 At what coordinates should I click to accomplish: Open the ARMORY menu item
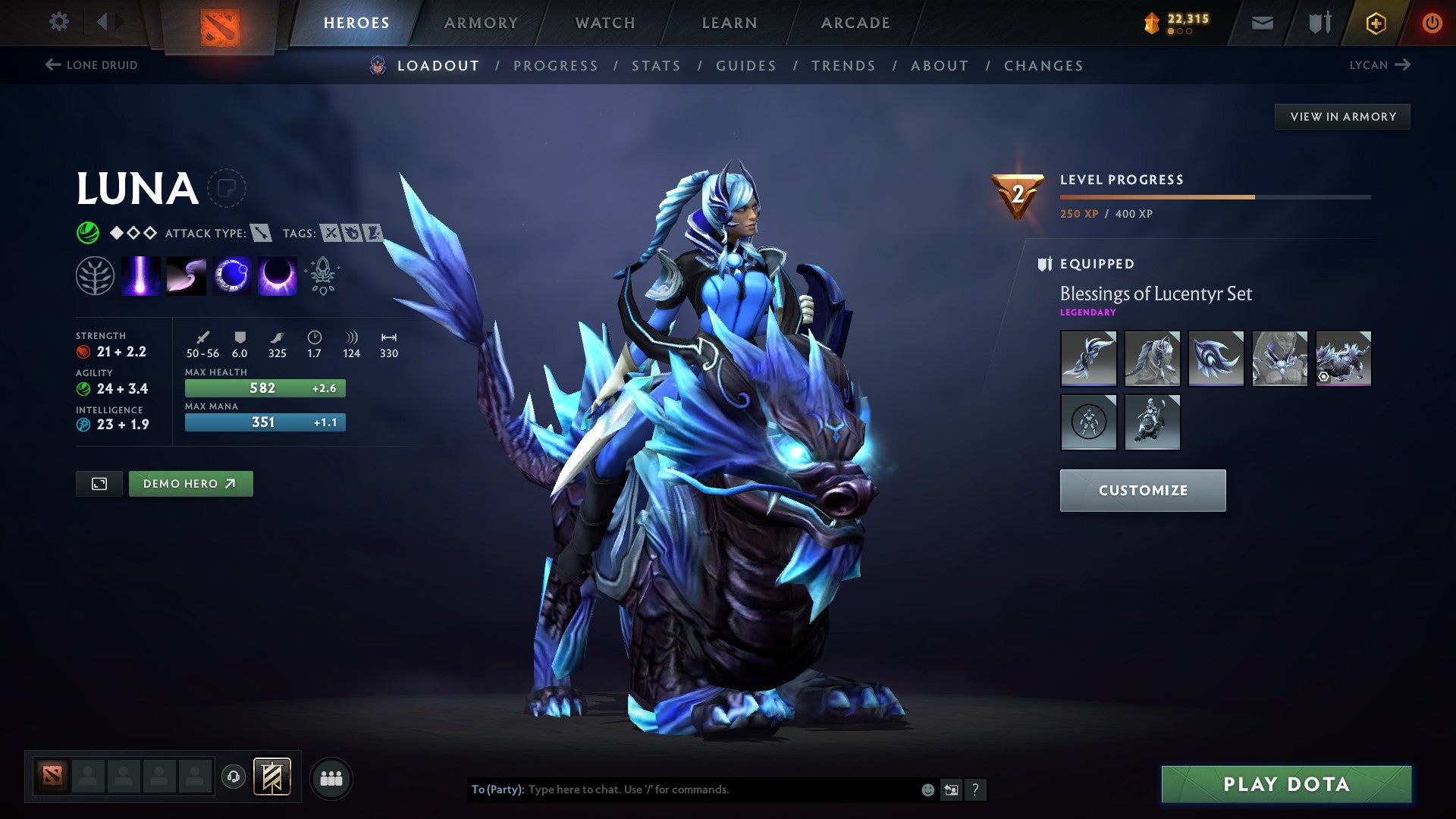481,23
